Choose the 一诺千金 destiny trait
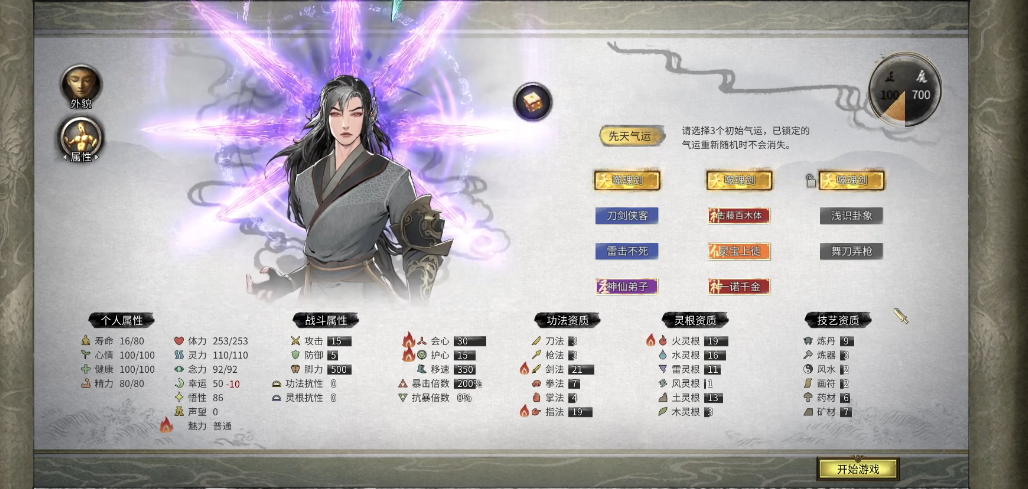This screenshot has height=489, width=1028. coord(739,287)
